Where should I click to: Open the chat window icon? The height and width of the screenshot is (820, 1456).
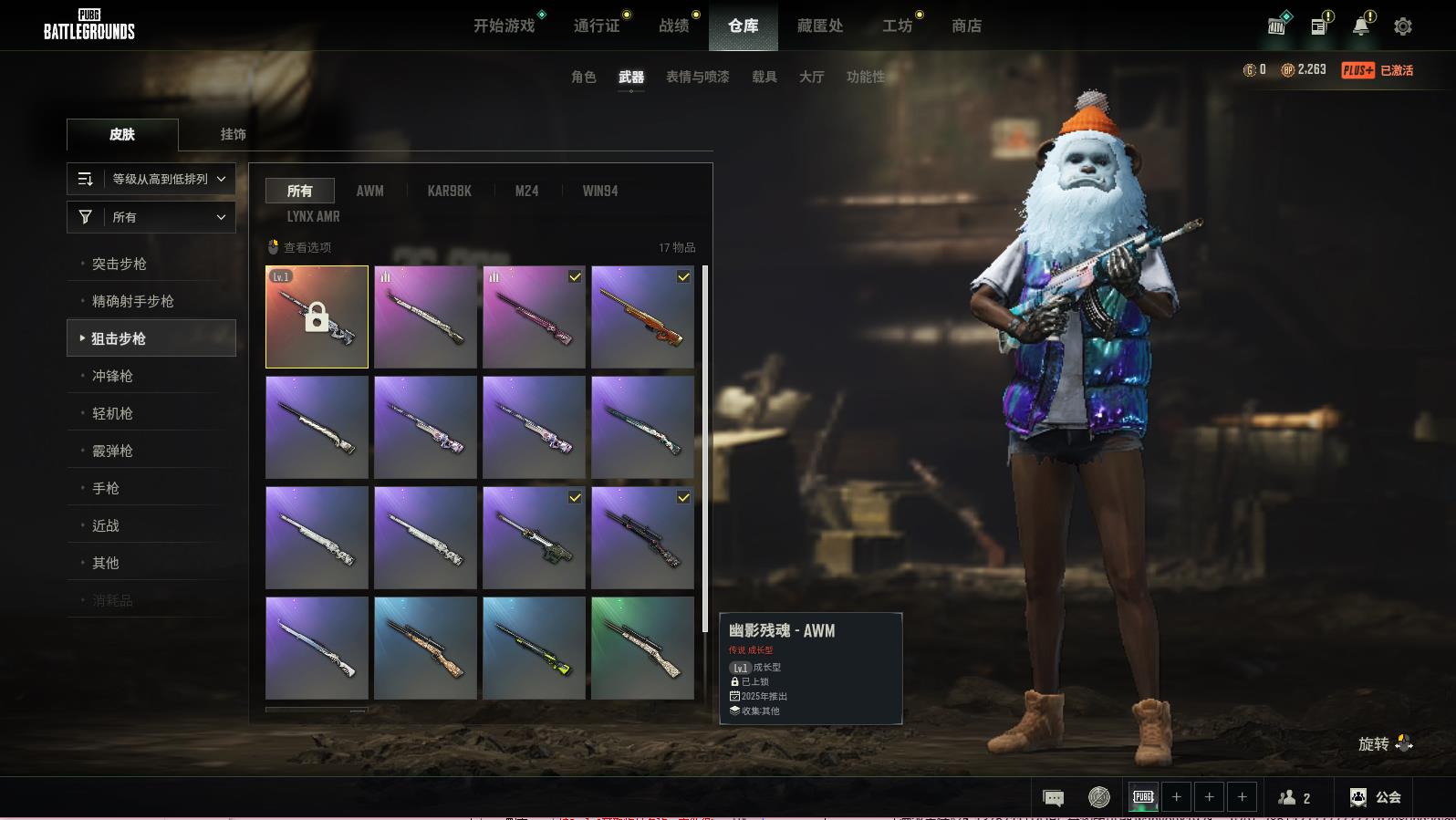pos(1053,798)
